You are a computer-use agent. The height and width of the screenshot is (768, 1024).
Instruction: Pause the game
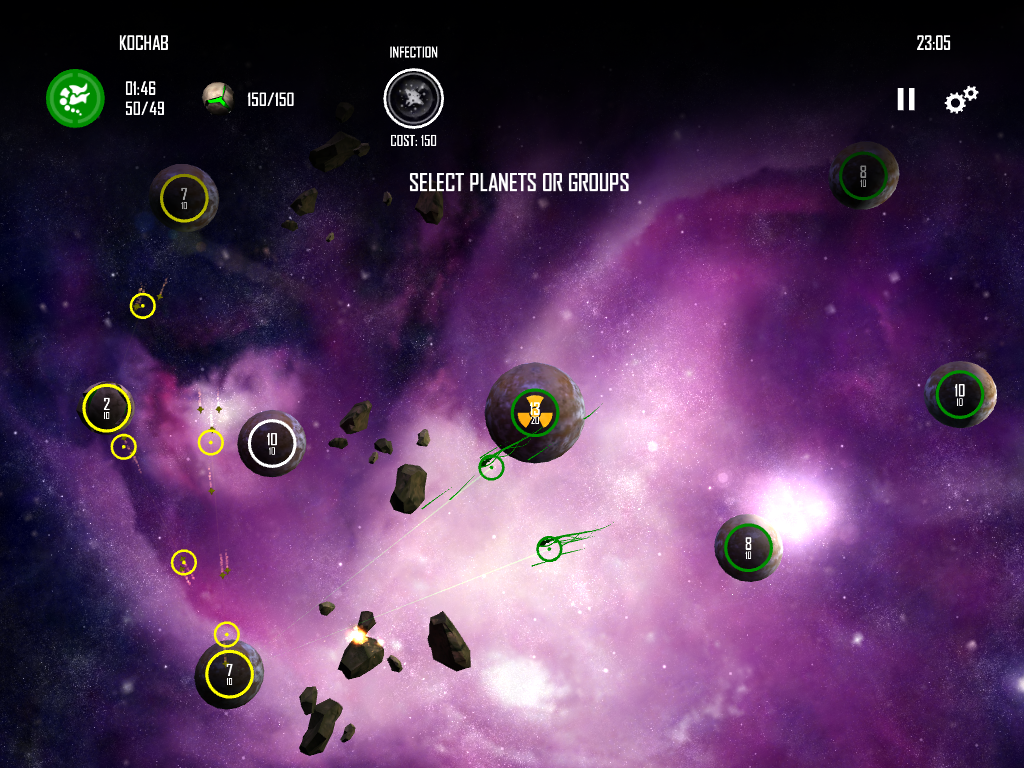[x=905, y=99]
